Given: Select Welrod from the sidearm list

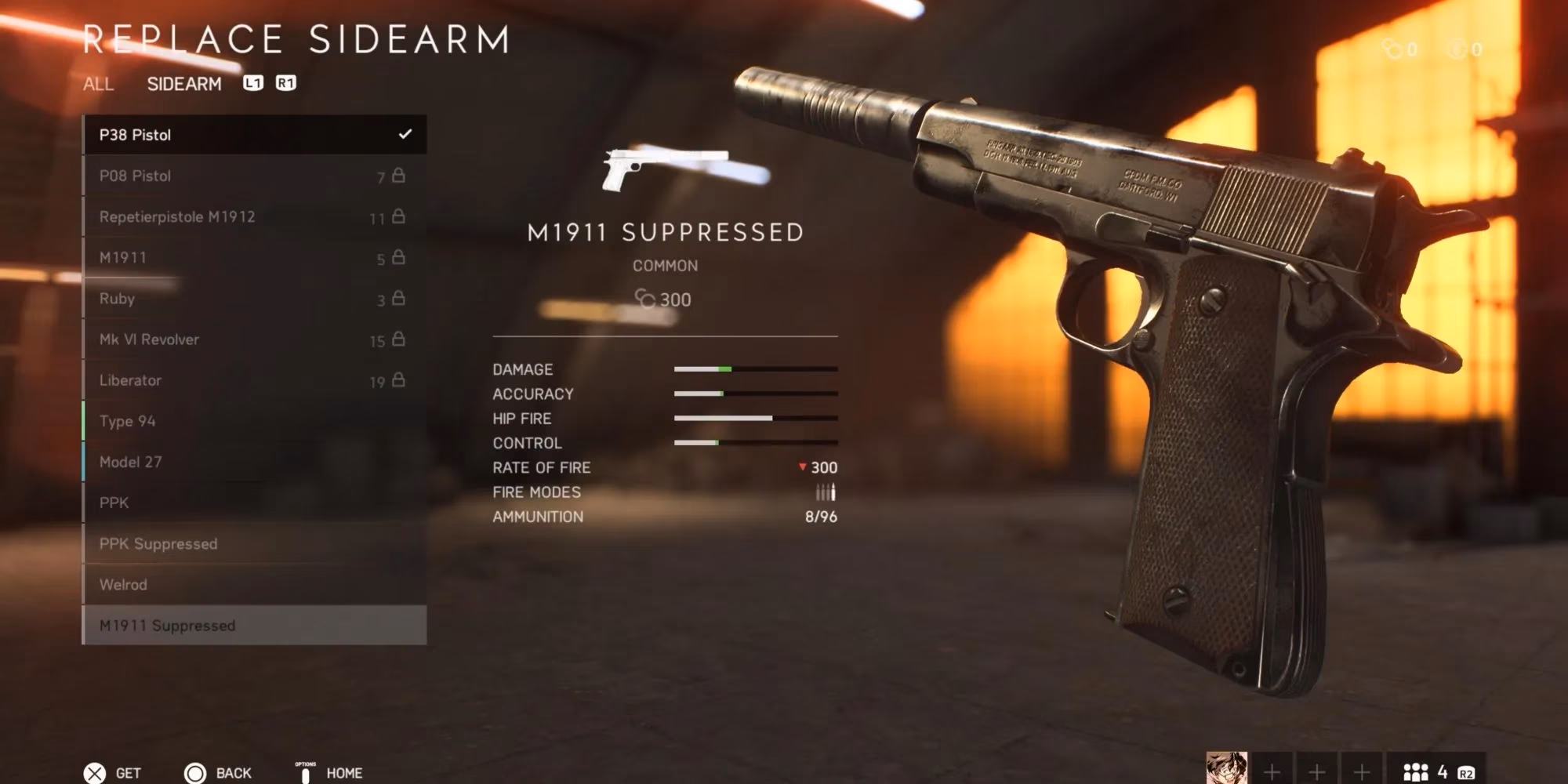Looking at the screenshot, I should 157,584.
